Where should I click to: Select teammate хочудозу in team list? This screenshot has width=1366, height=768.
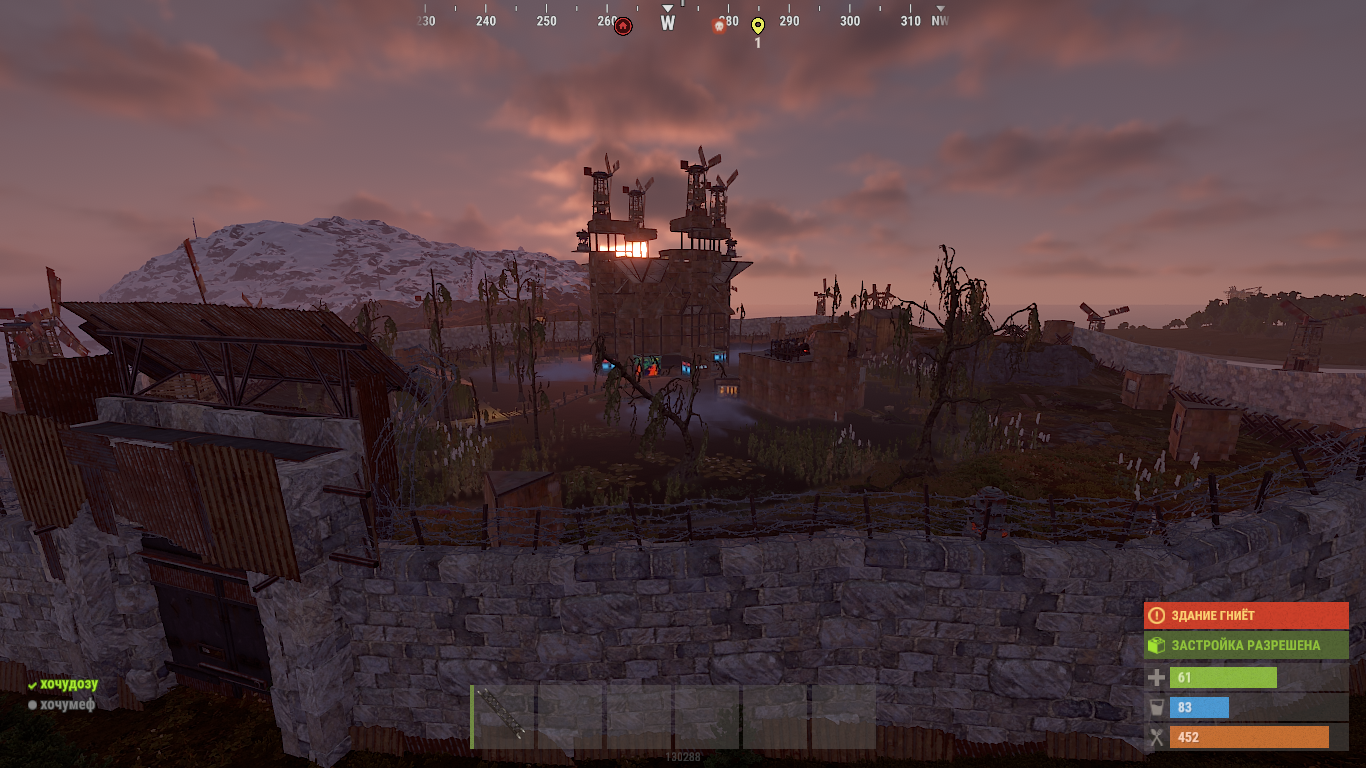point(68,684)
